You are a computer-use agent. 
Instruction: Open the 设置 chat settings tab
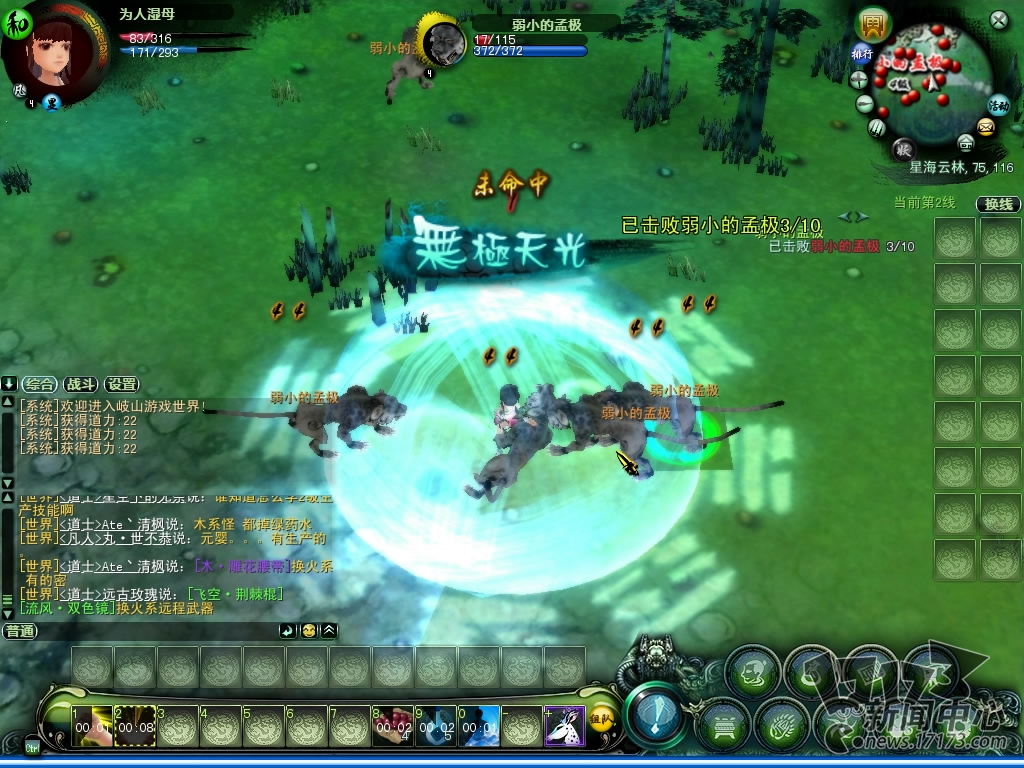(122, 384)
